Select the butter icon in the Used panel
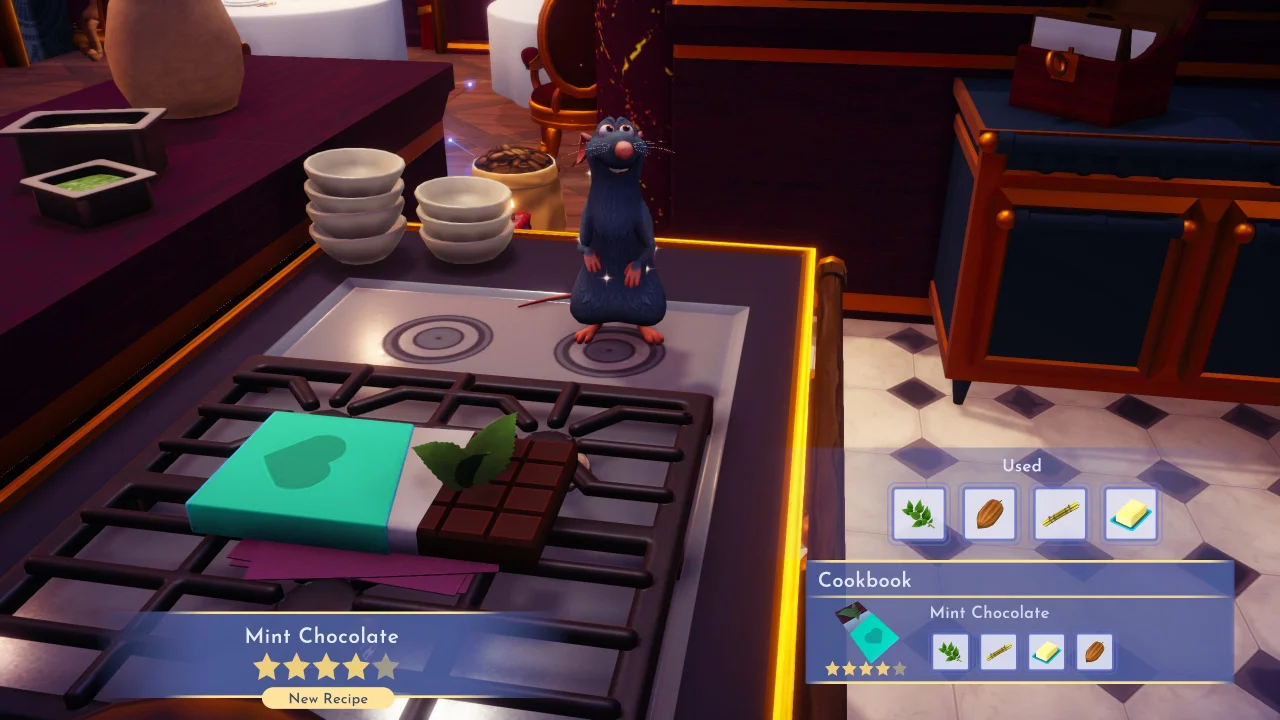This screenshot has width=1280, height=720. click(1130, 513)
